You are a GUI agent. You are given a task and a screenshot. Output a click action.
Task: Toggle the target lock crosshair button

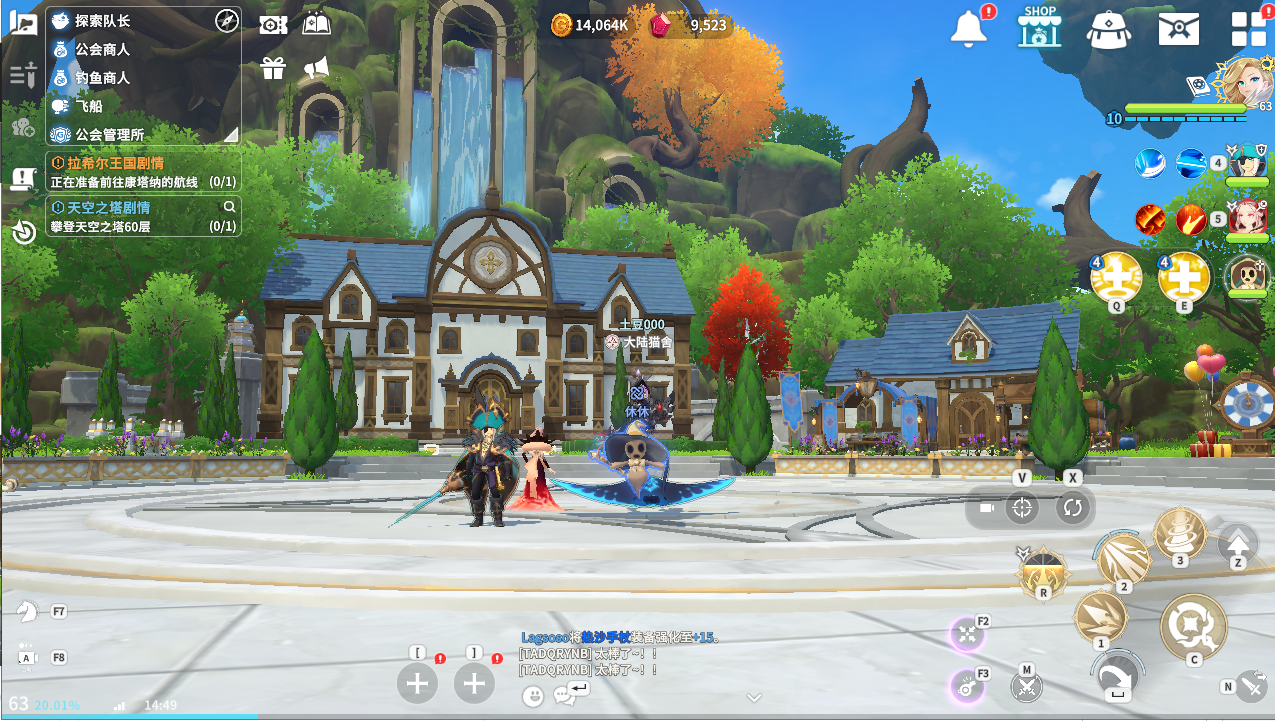[1021, 508]
